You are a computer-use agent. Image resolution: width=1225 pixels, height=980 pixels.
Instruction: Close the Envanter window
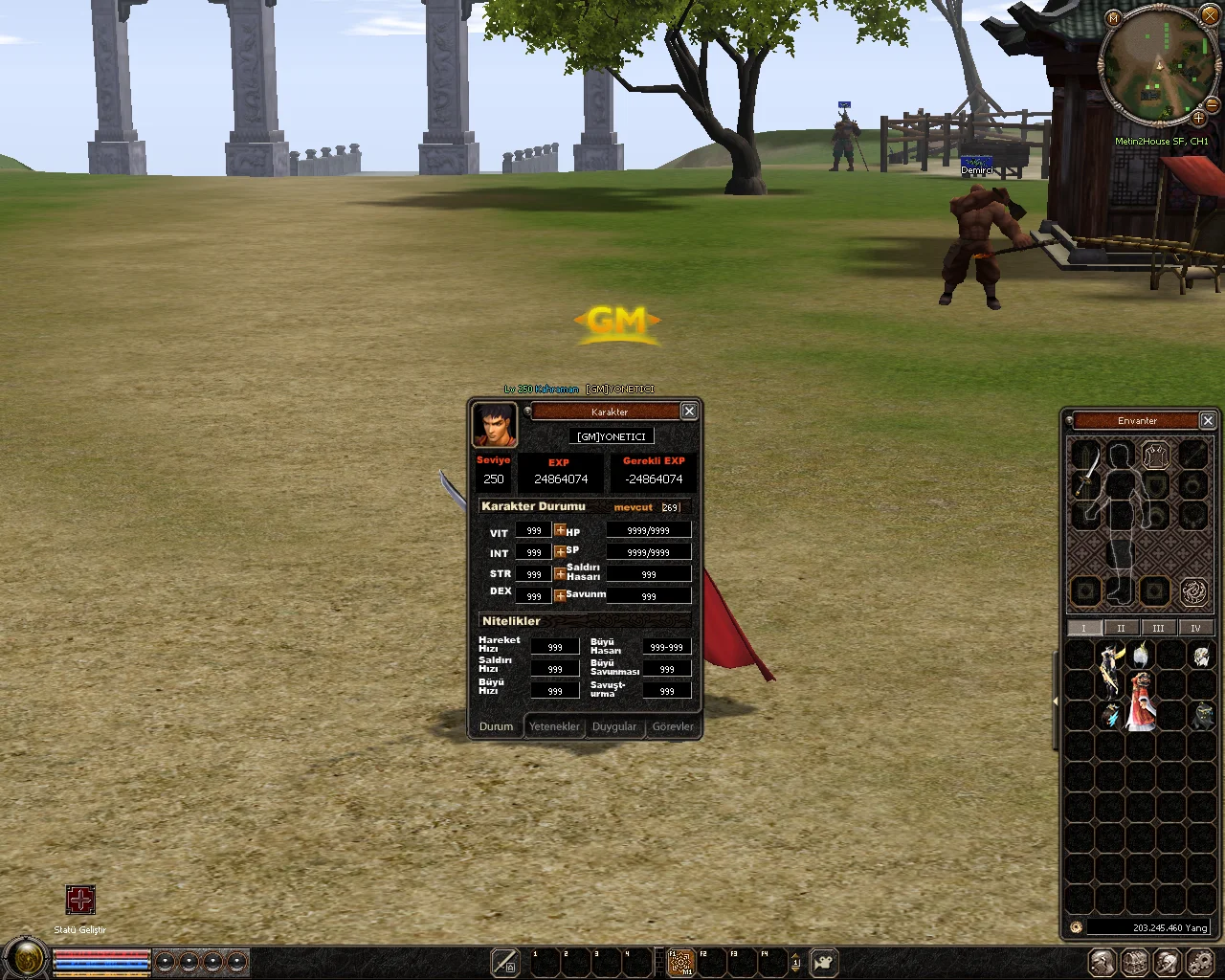point(1208,420)
